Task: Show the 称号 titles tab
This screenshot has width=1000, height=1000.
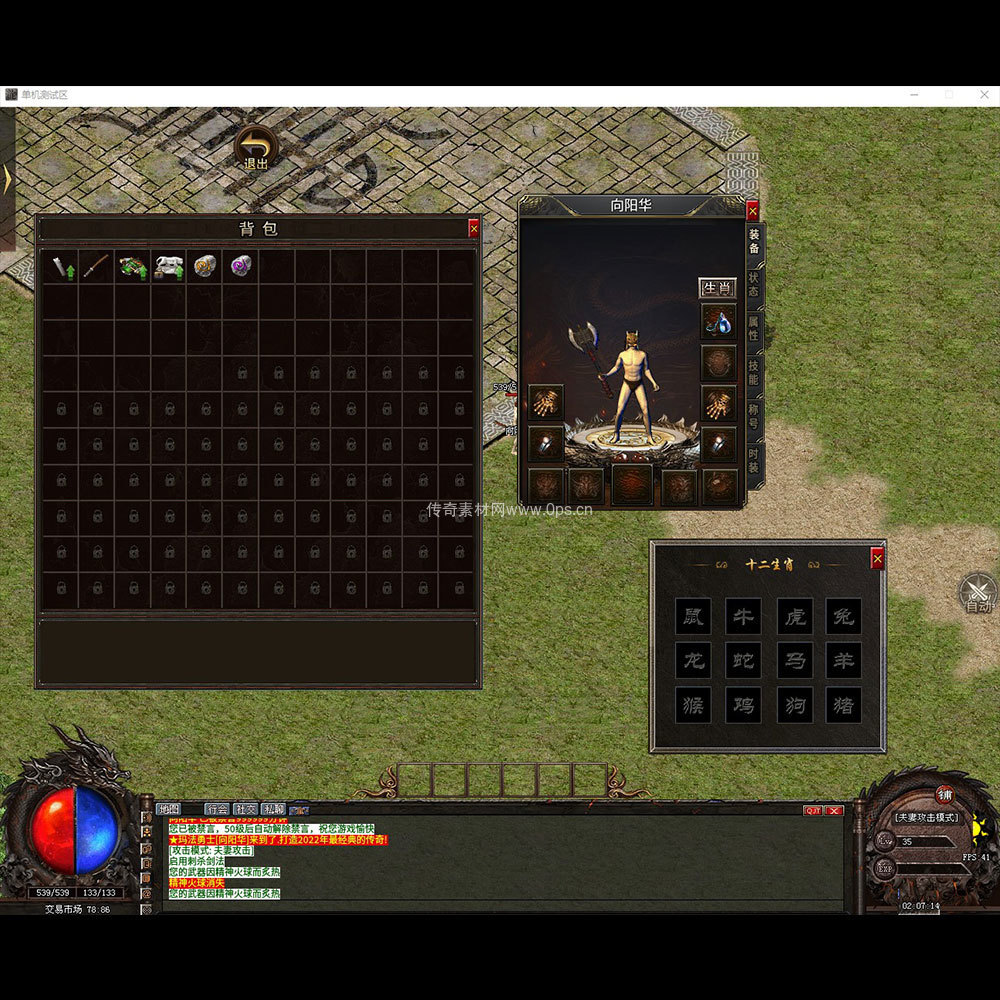Action: coord(754,414)
